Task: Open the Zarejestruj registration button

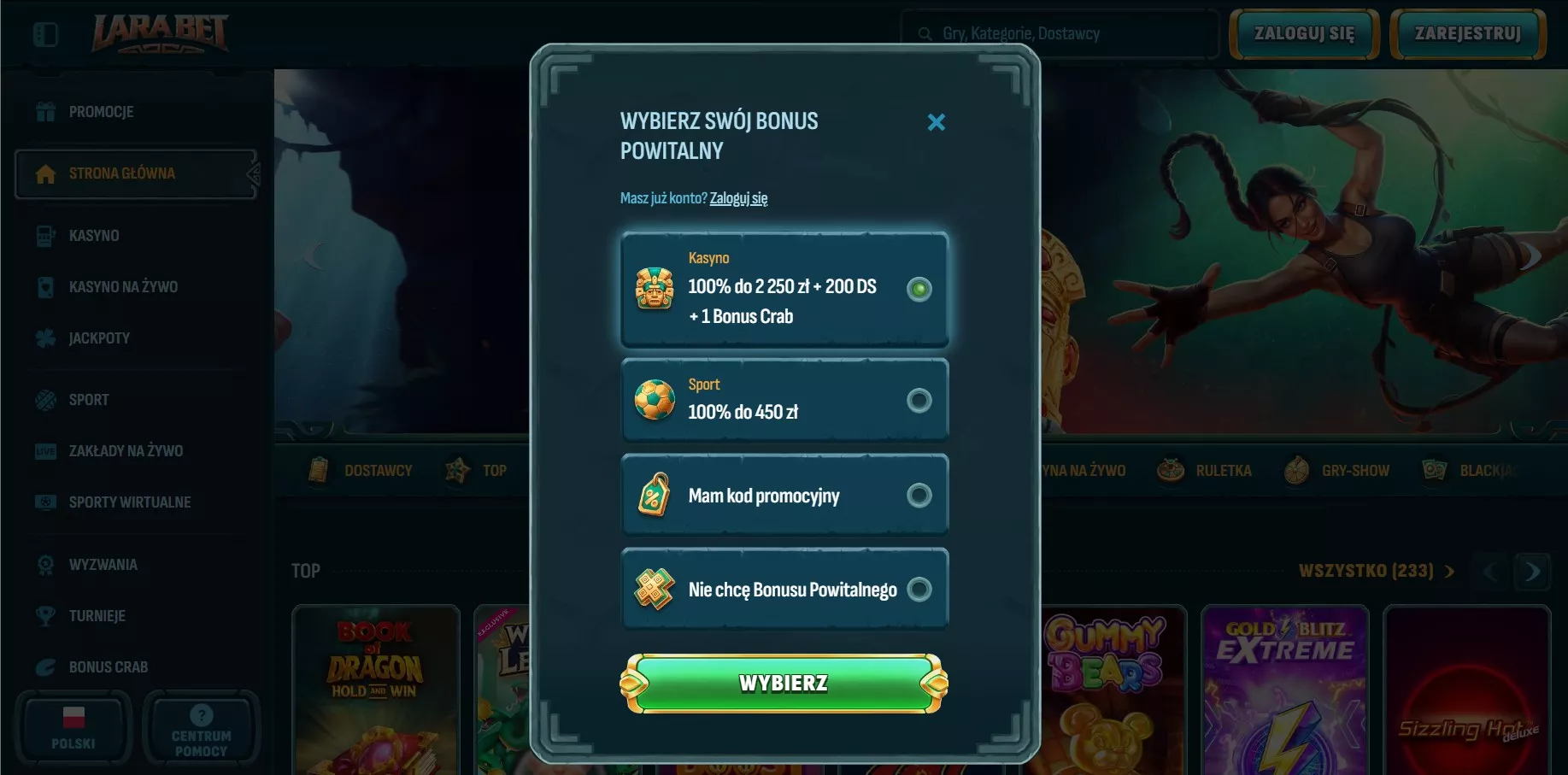Action: (1467, 34)
